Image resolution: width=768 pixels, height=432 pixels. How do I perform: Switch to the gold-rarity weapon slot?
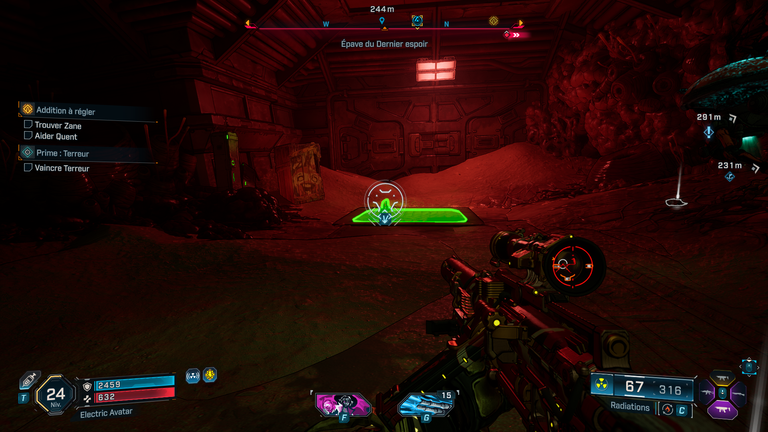coord(722,379)
